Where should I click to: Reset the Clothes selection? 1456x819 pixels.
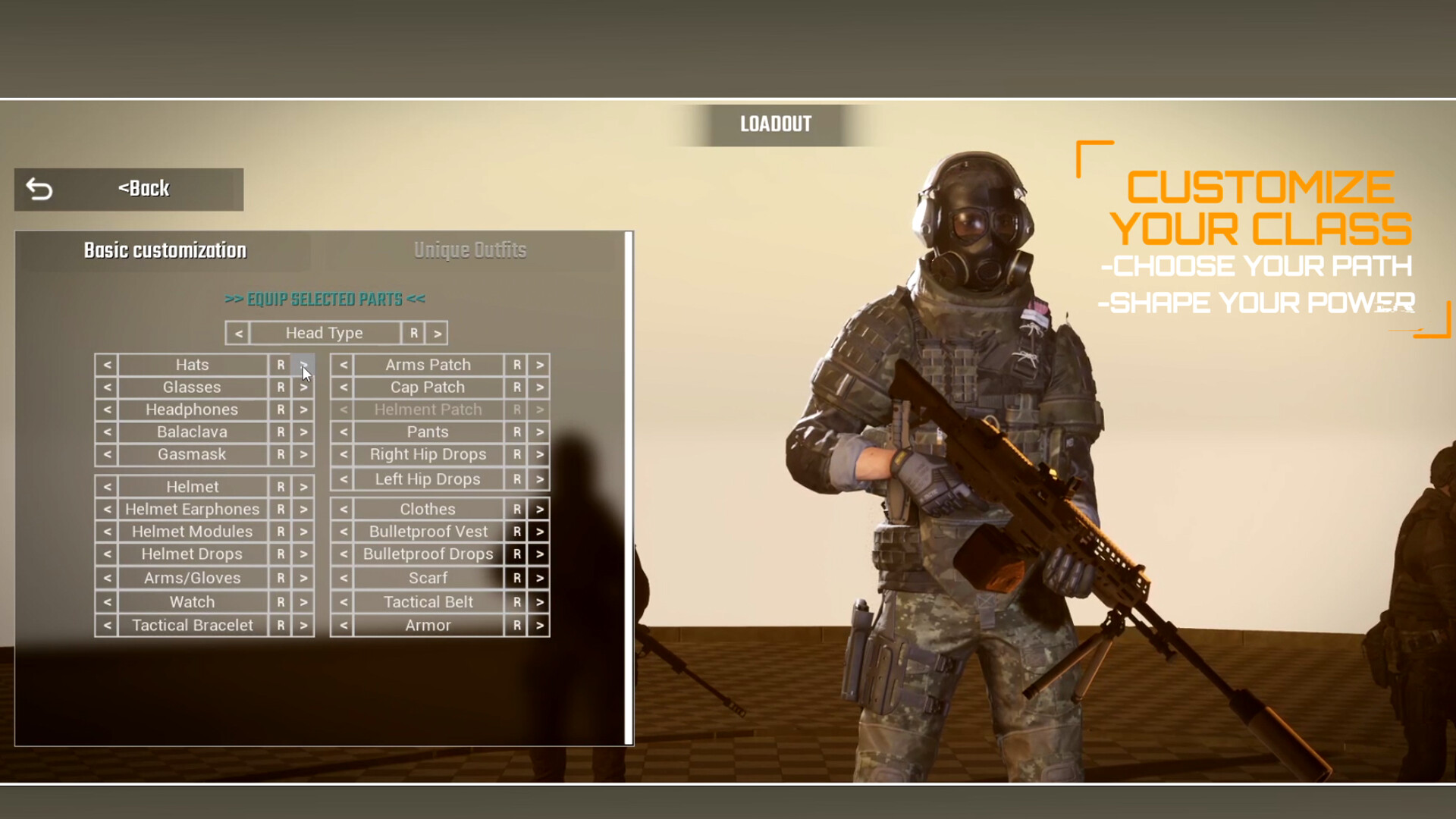pos(516,509)
